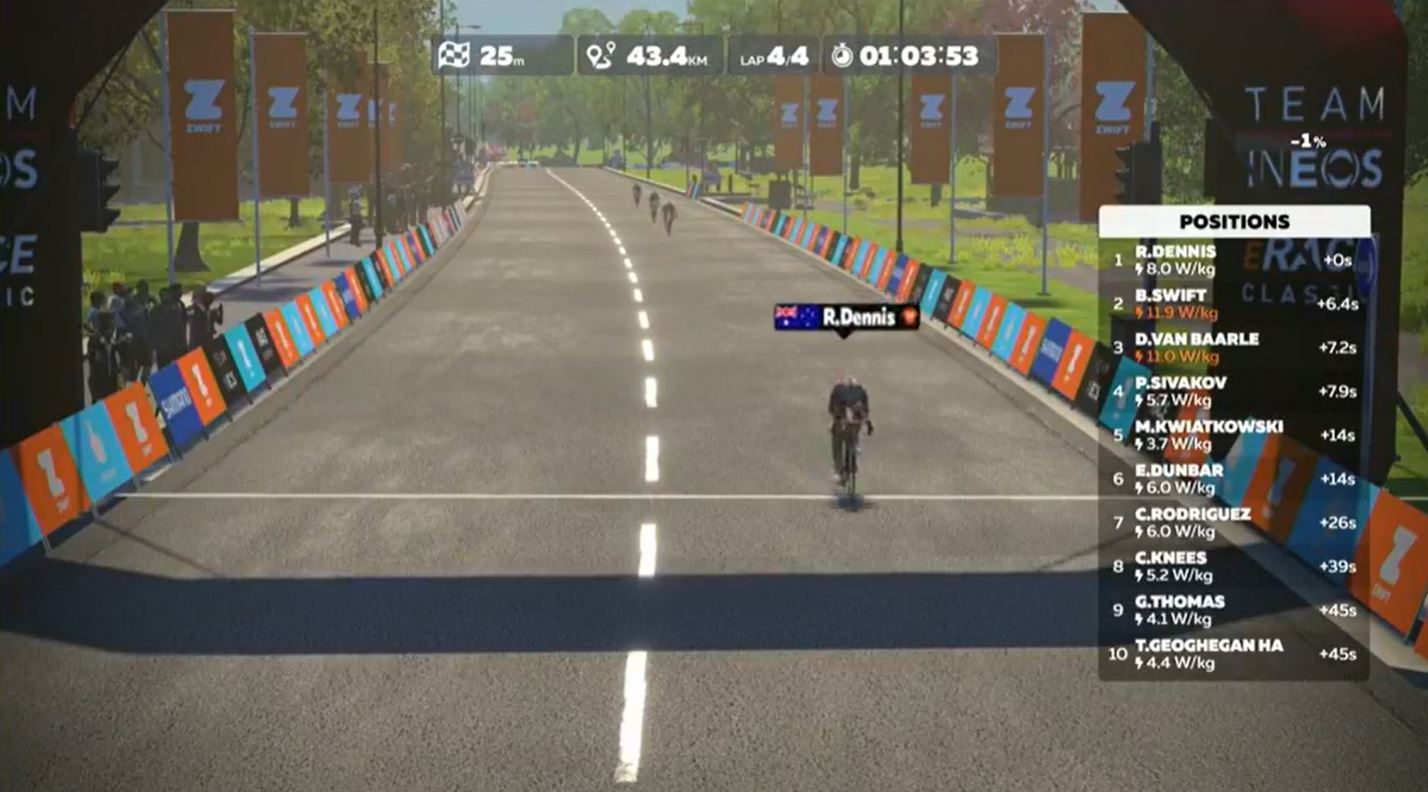Click T.Geoghegan Ha's row in the Positions list
Viewport: 1428px width, 792px height.
1233,654
